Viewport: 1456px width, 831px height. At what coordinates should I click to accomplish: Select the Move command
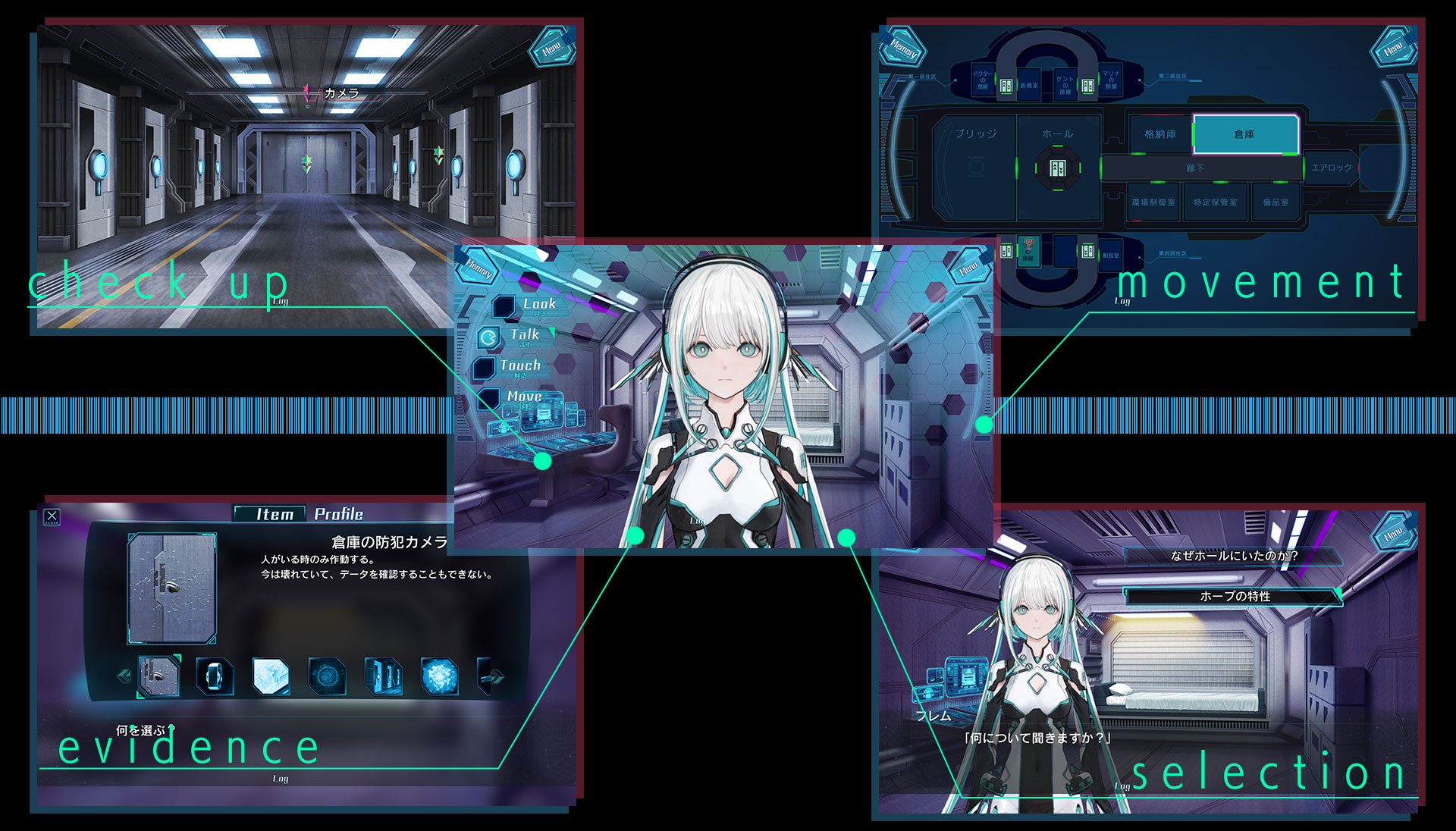pos(523,397)
